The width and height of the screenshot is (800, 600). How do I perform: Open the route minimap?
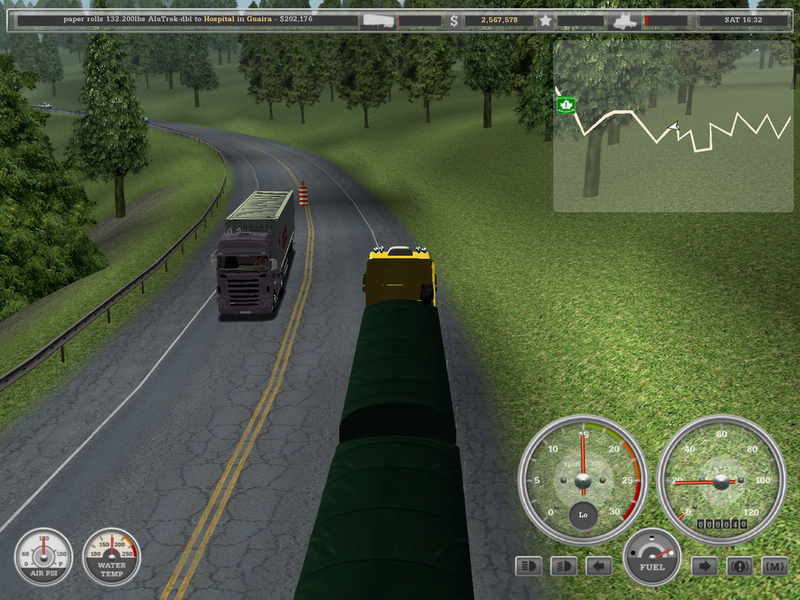click(673, 126)
